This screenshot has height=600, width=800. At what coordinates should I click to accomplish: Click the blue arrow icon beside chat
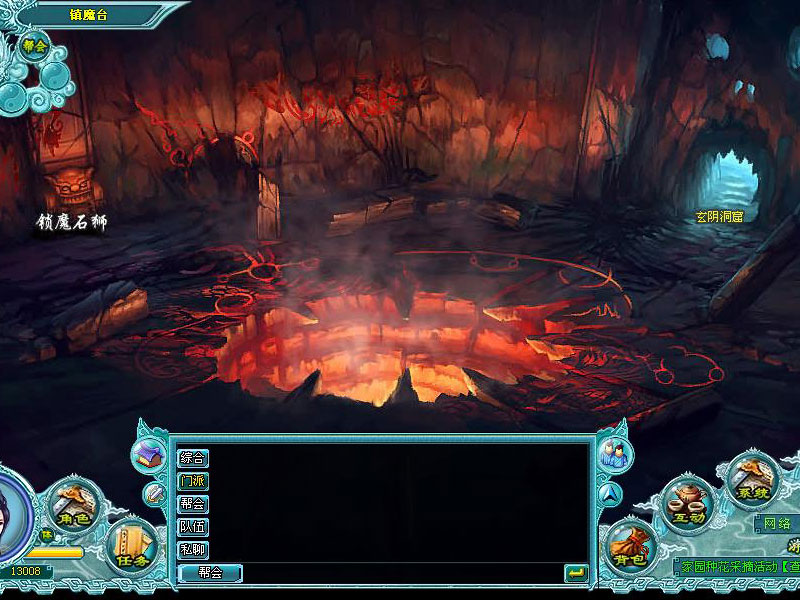pos(610,493)
